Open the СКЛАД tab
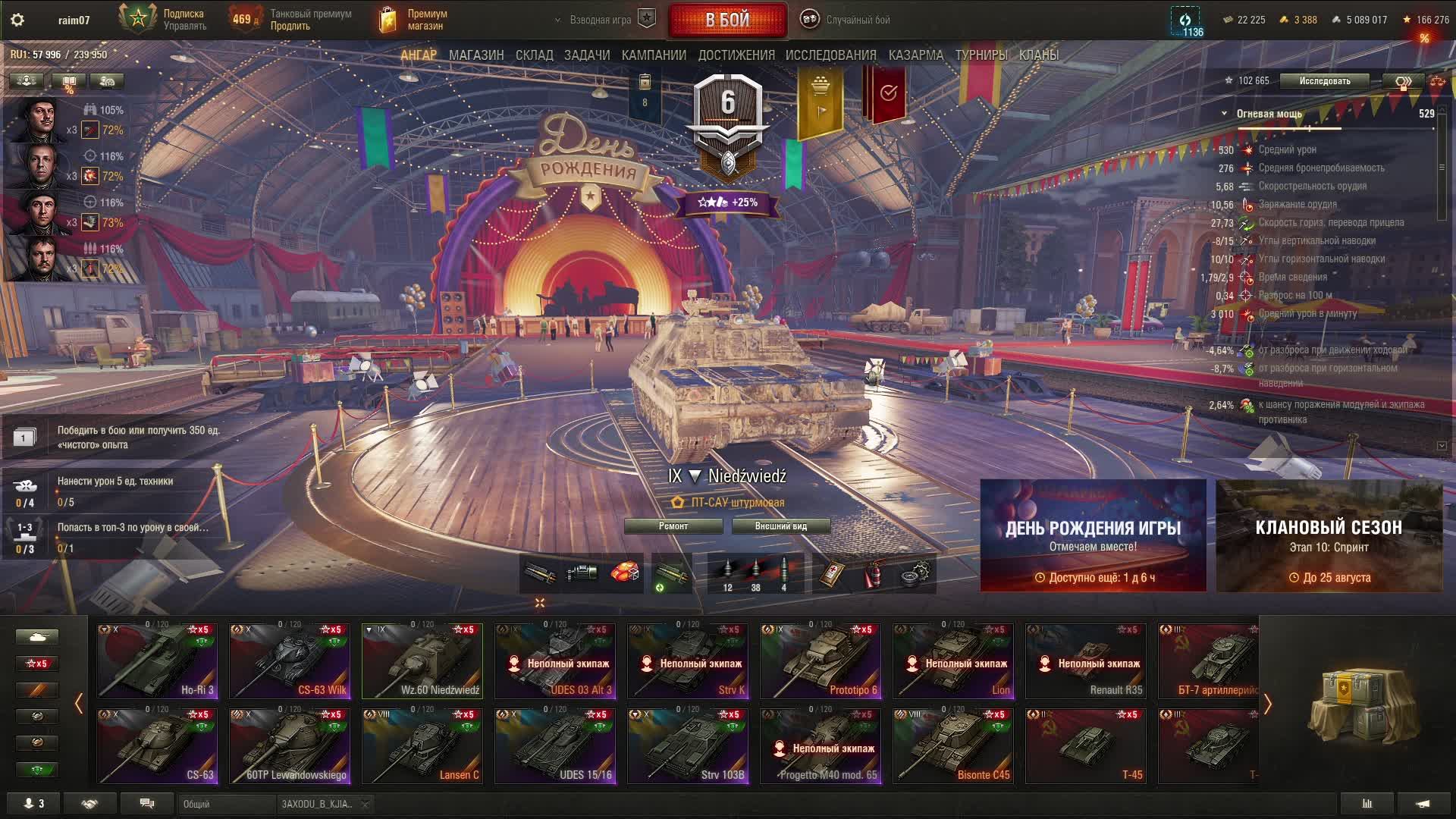1456x819 pixels. pos(534,55)
